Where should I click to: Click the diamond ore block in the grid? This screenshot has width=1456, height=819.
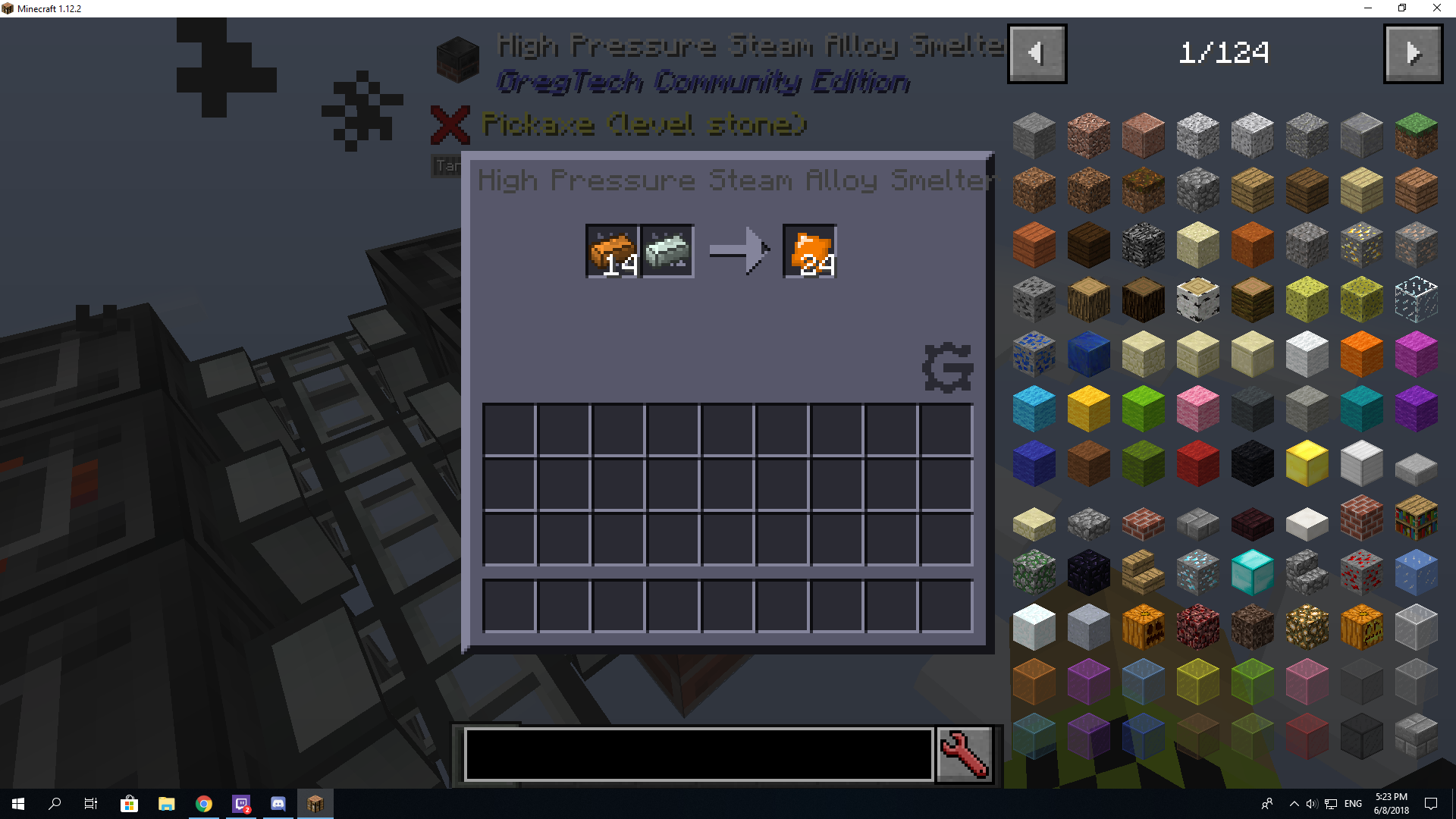(1198, 572)
